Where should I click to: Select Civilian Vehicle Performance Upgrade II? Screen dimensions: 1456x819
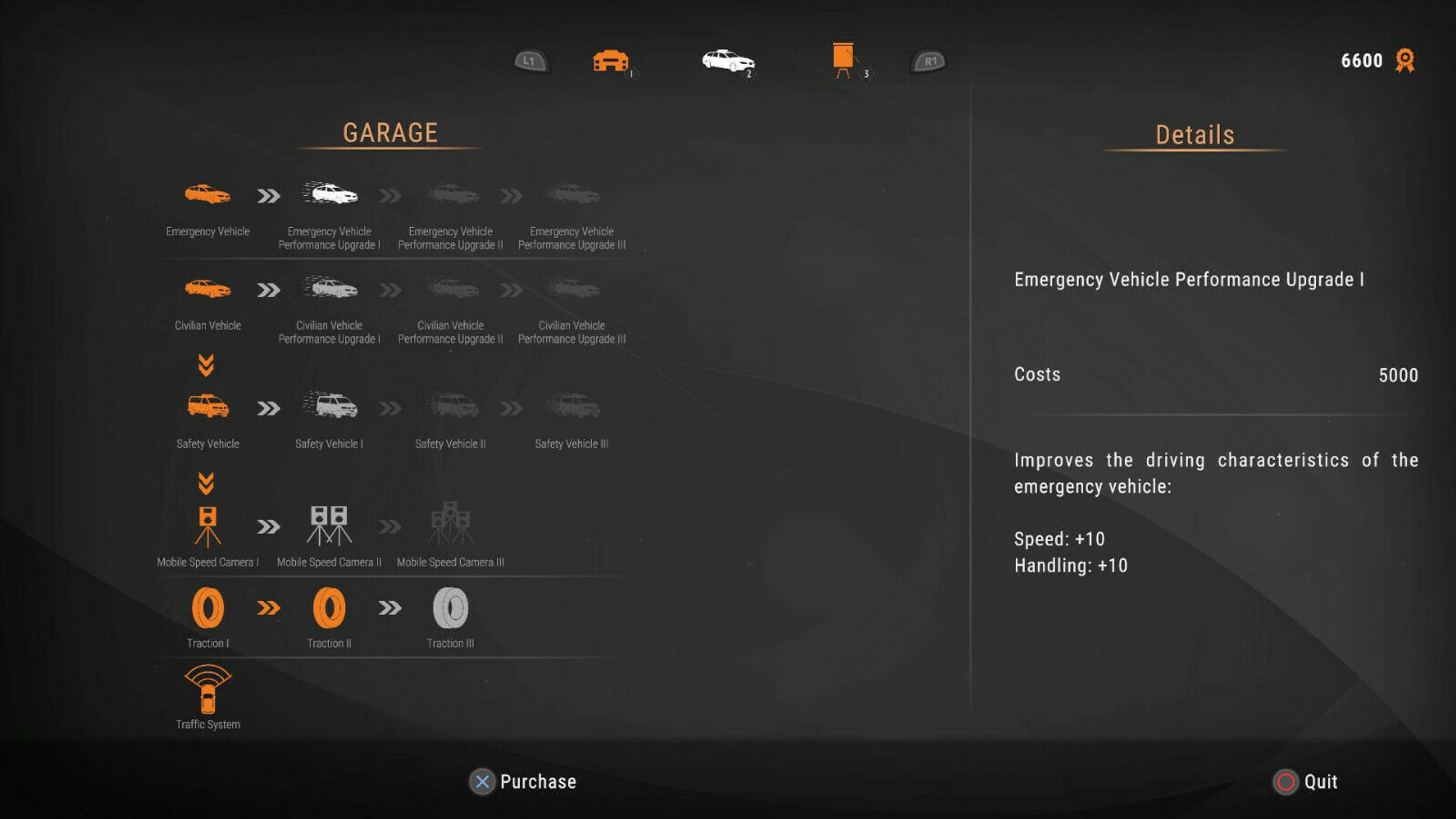(x=451, y=288)
